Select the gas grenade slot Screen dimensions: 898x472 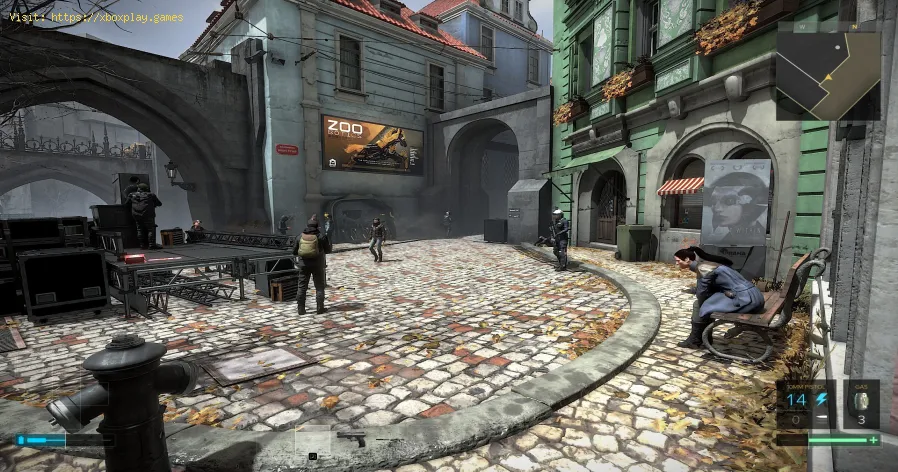[x=861, y=405]
